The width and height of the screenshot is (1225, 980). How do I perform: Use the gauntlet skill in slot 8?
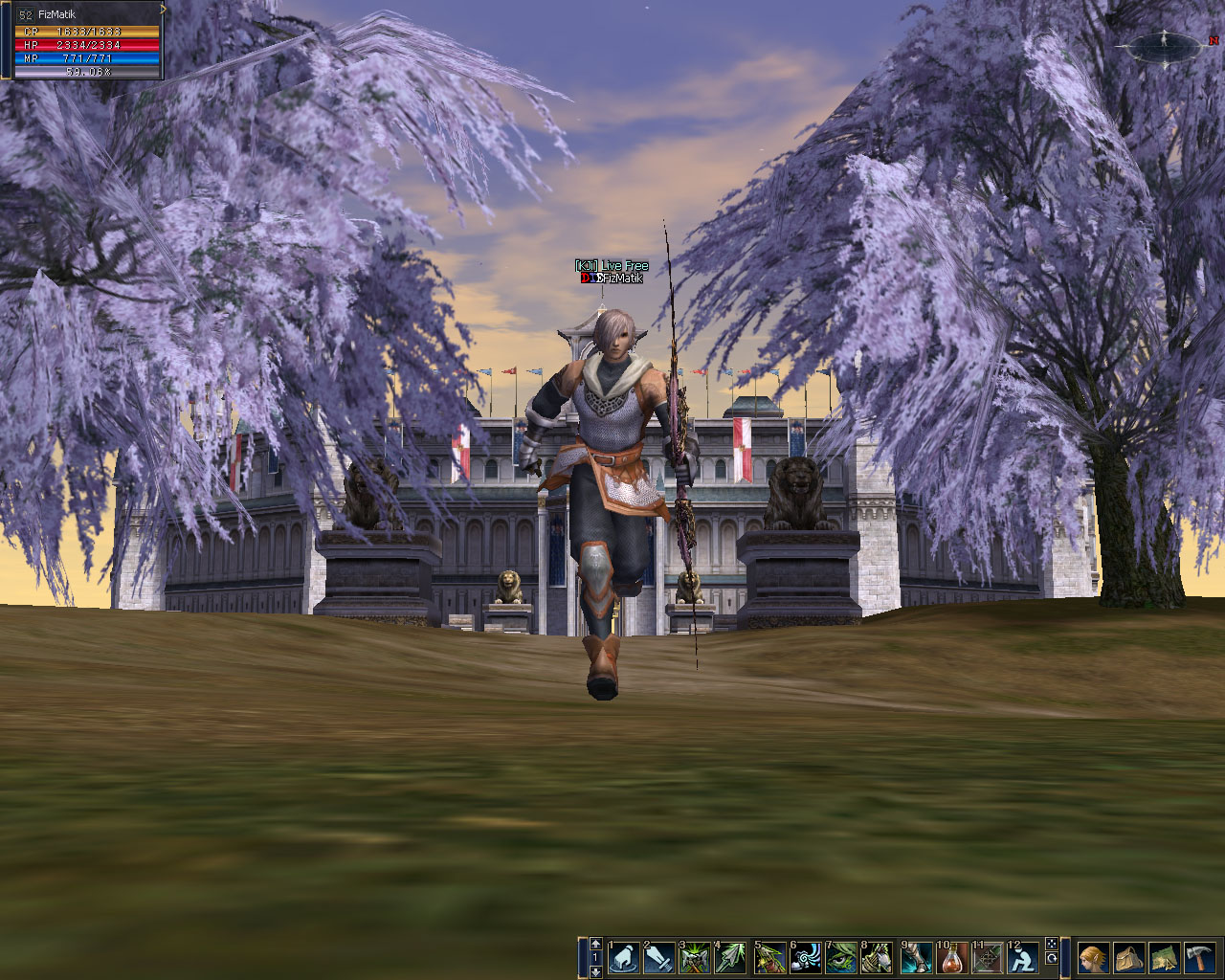point(877,958)
